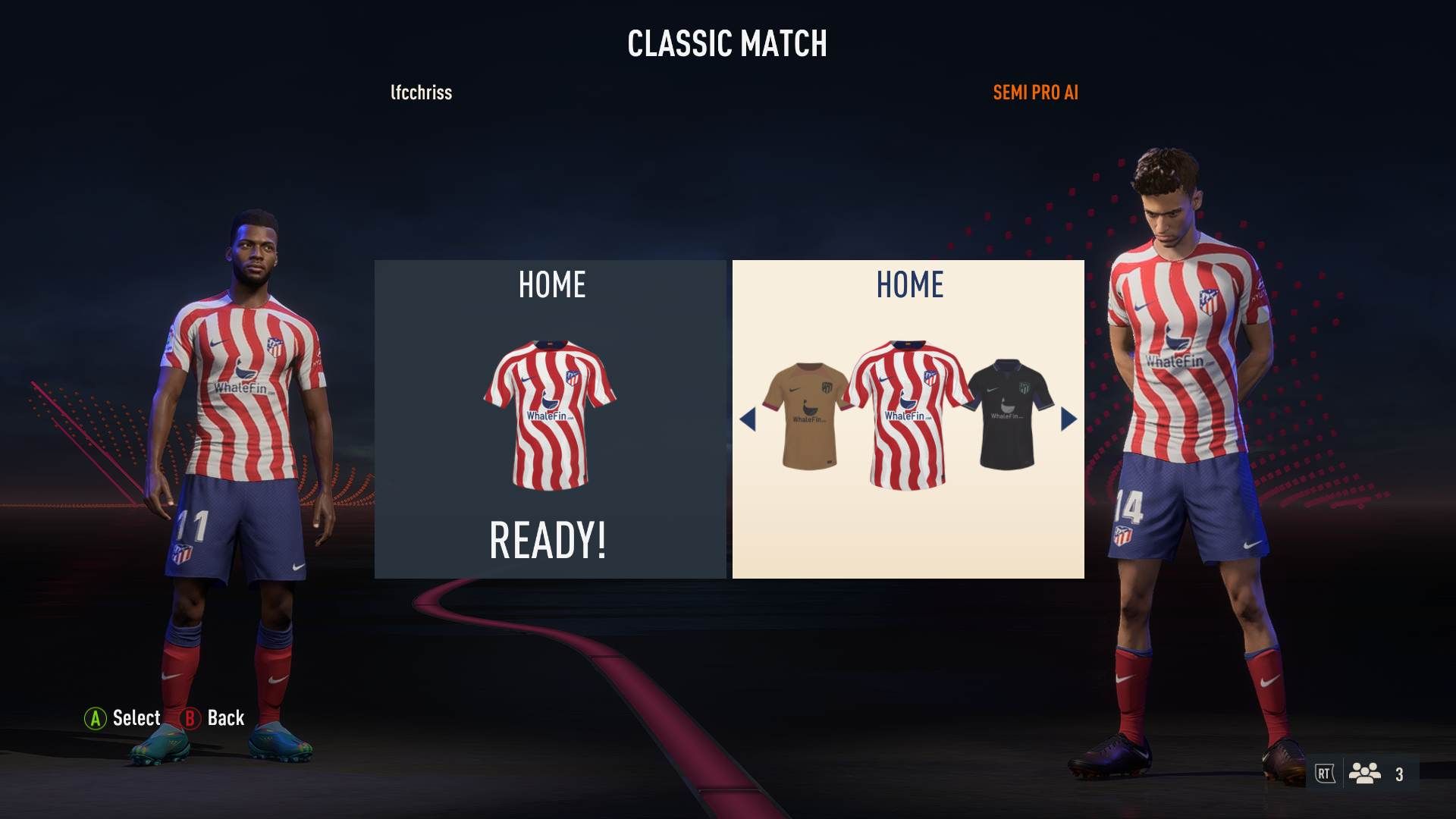Click the lfcchriss player name
The height and width of the screenshot is (819, 1456).
(420, 93)
